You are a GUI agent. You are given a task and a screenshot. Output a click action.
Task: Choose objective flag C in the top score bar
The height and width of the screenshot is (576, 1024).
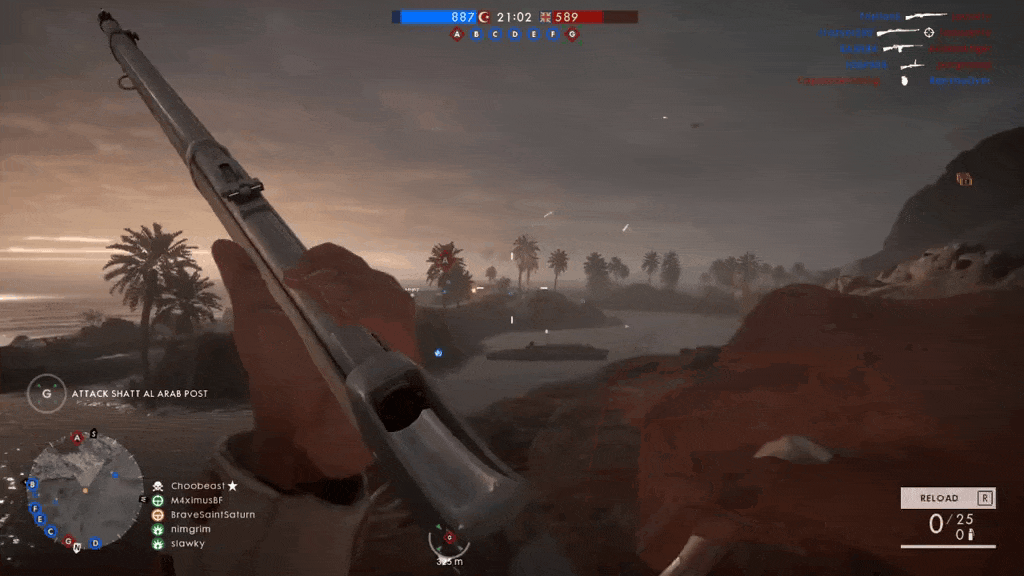tap(495, 34)
